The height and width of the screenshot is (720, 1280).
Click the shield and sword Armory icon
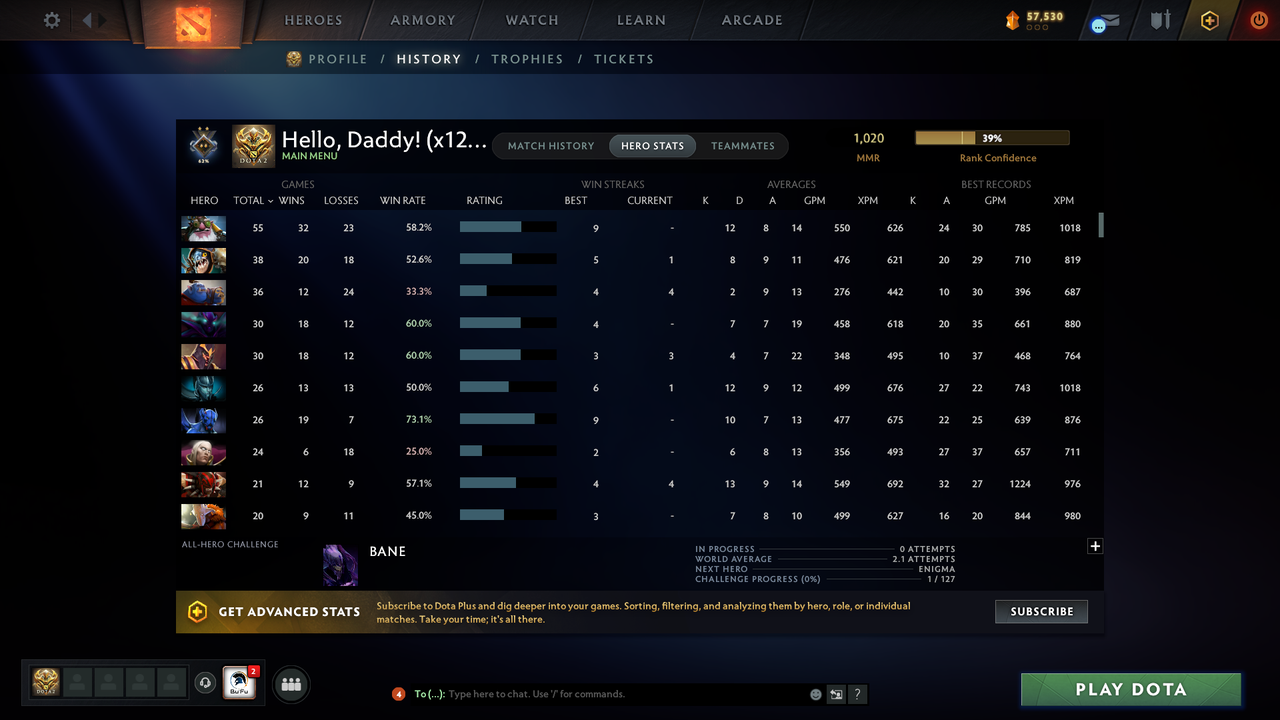(x=1158, y=19)
